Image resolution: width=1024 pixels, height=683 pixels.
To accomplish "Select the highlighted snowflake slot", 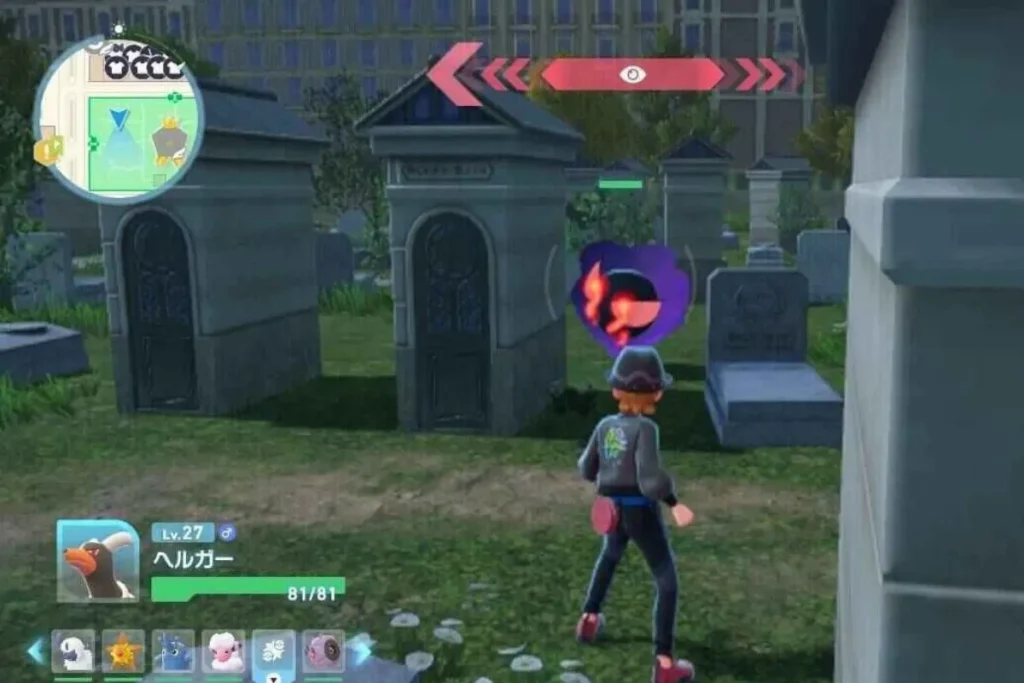I will [x=273, y=651].
